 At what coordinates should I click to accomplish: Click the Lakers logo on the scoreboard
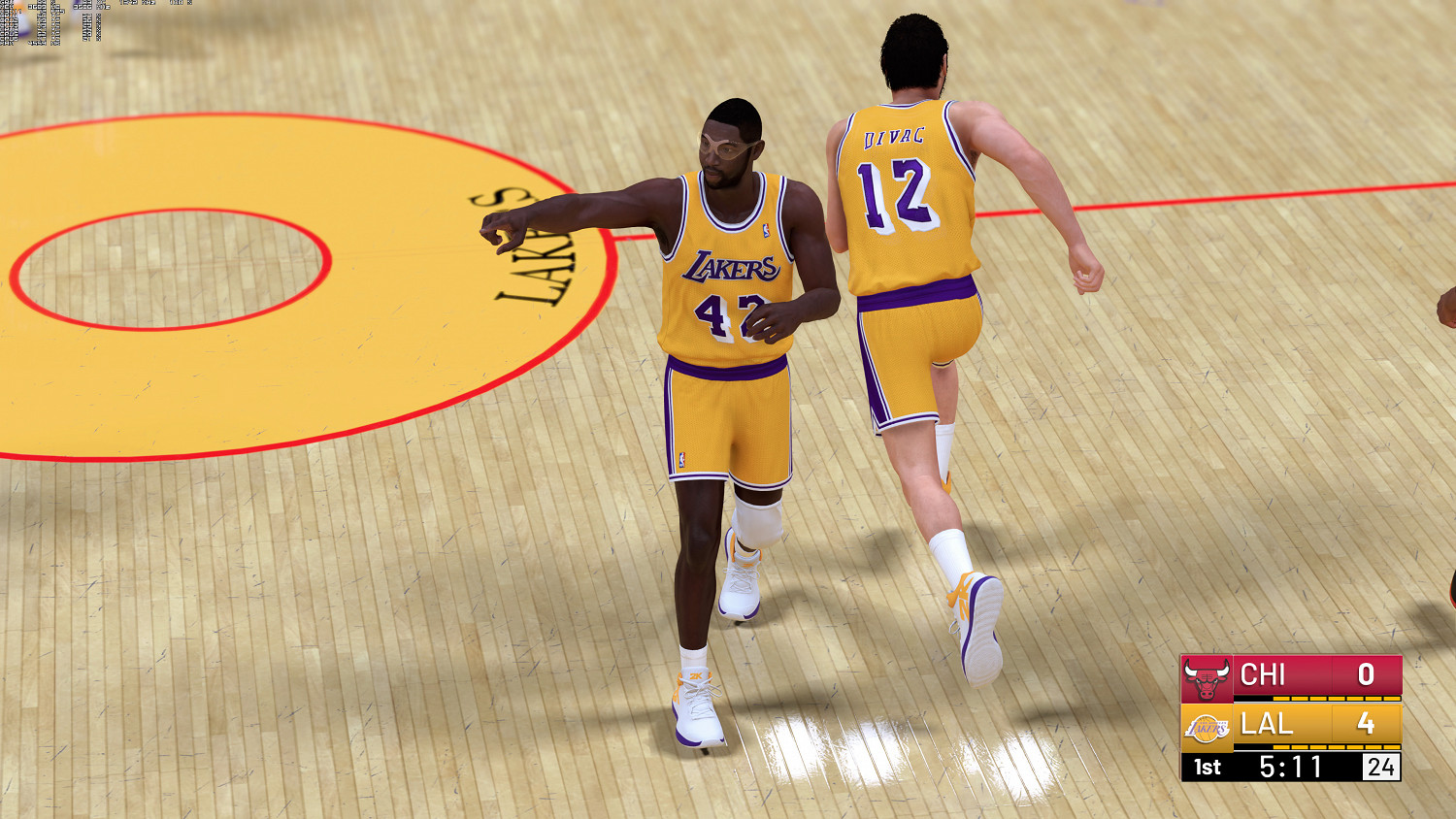click(x=1208, y=726)
